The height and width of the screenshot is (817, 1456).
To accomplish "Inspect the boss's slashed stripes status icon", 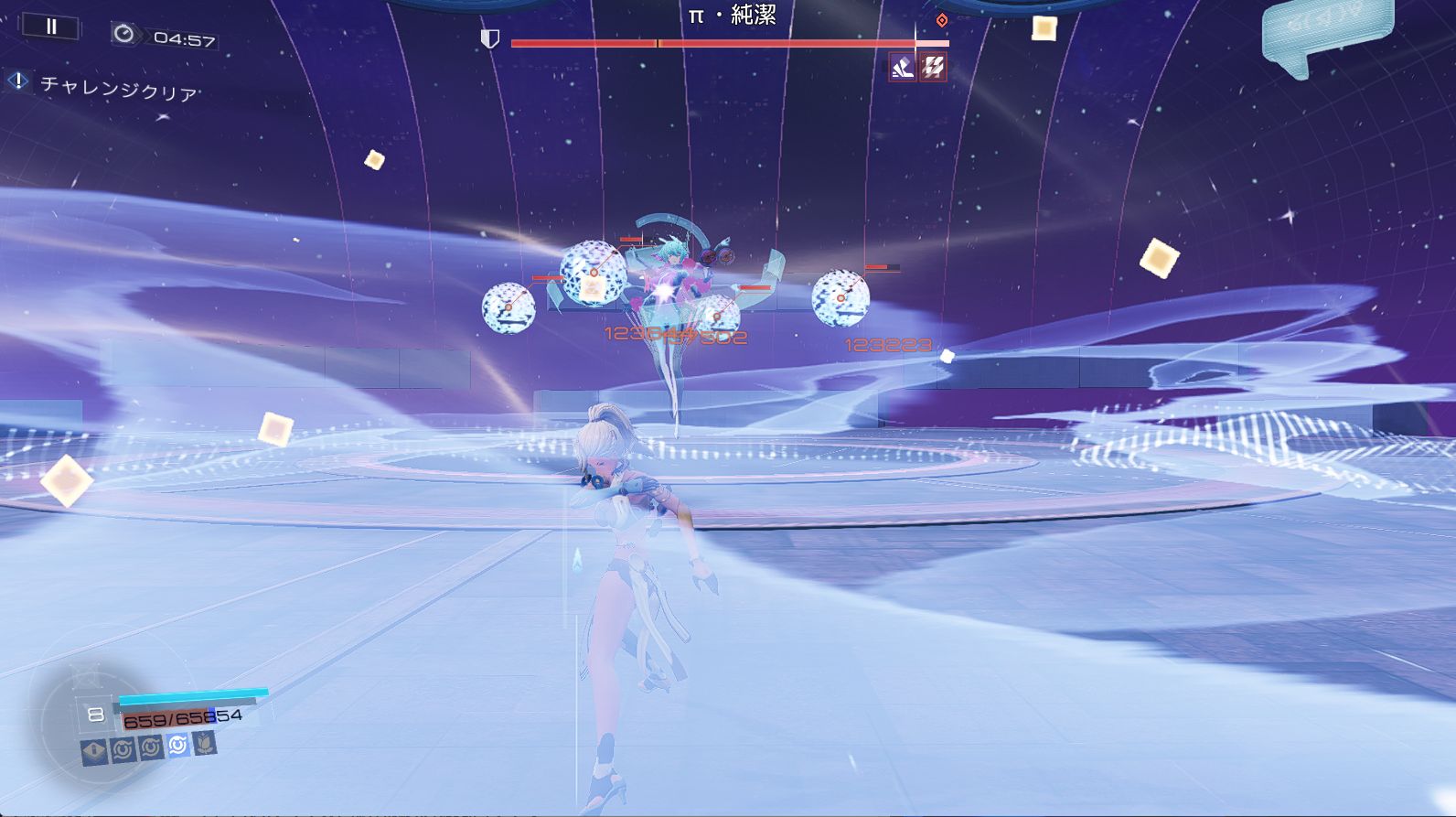I will click(x=933, y=67).
